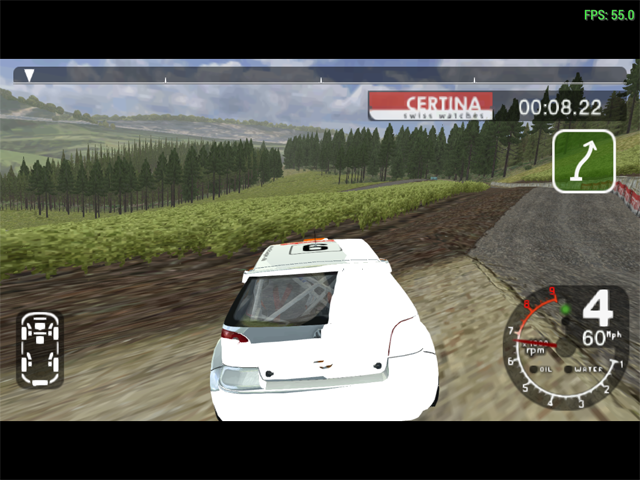Select the pace note turn arrow
This screenshot has width=640, height=480.
[583, 160]
